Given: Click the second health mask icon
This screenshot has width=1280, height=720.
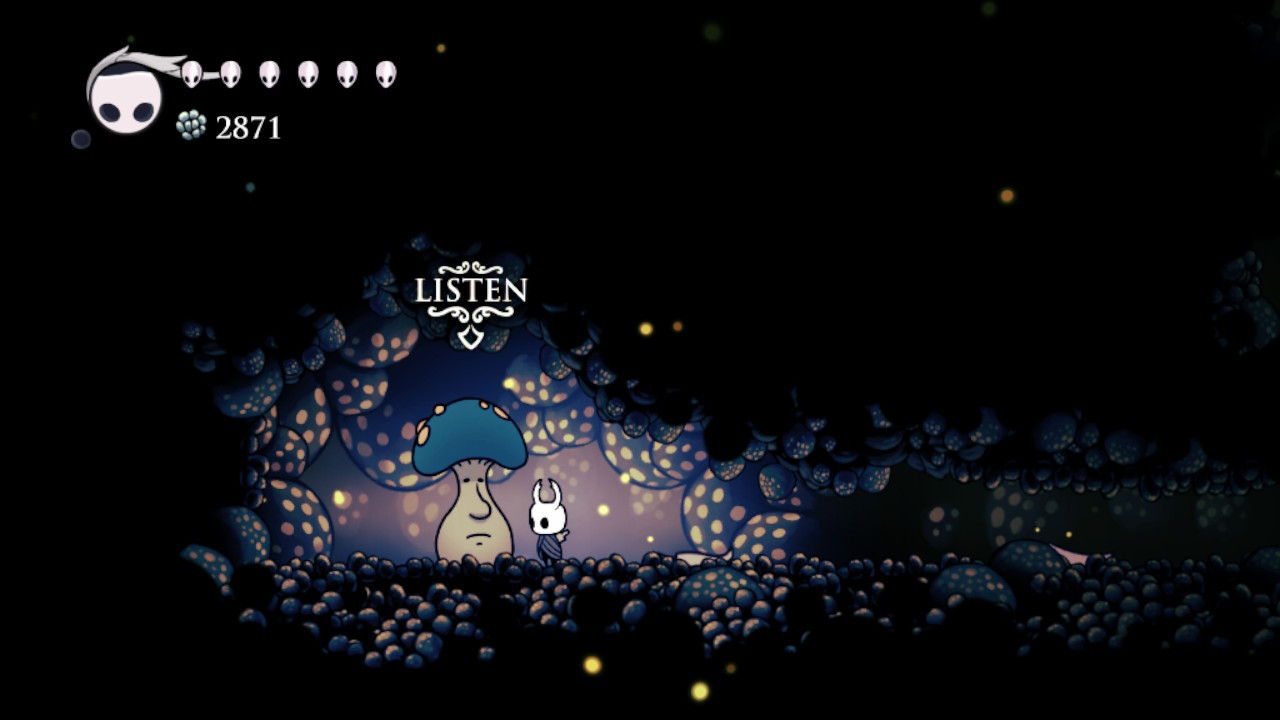Looking at the screenshot, I should [230, 75].
